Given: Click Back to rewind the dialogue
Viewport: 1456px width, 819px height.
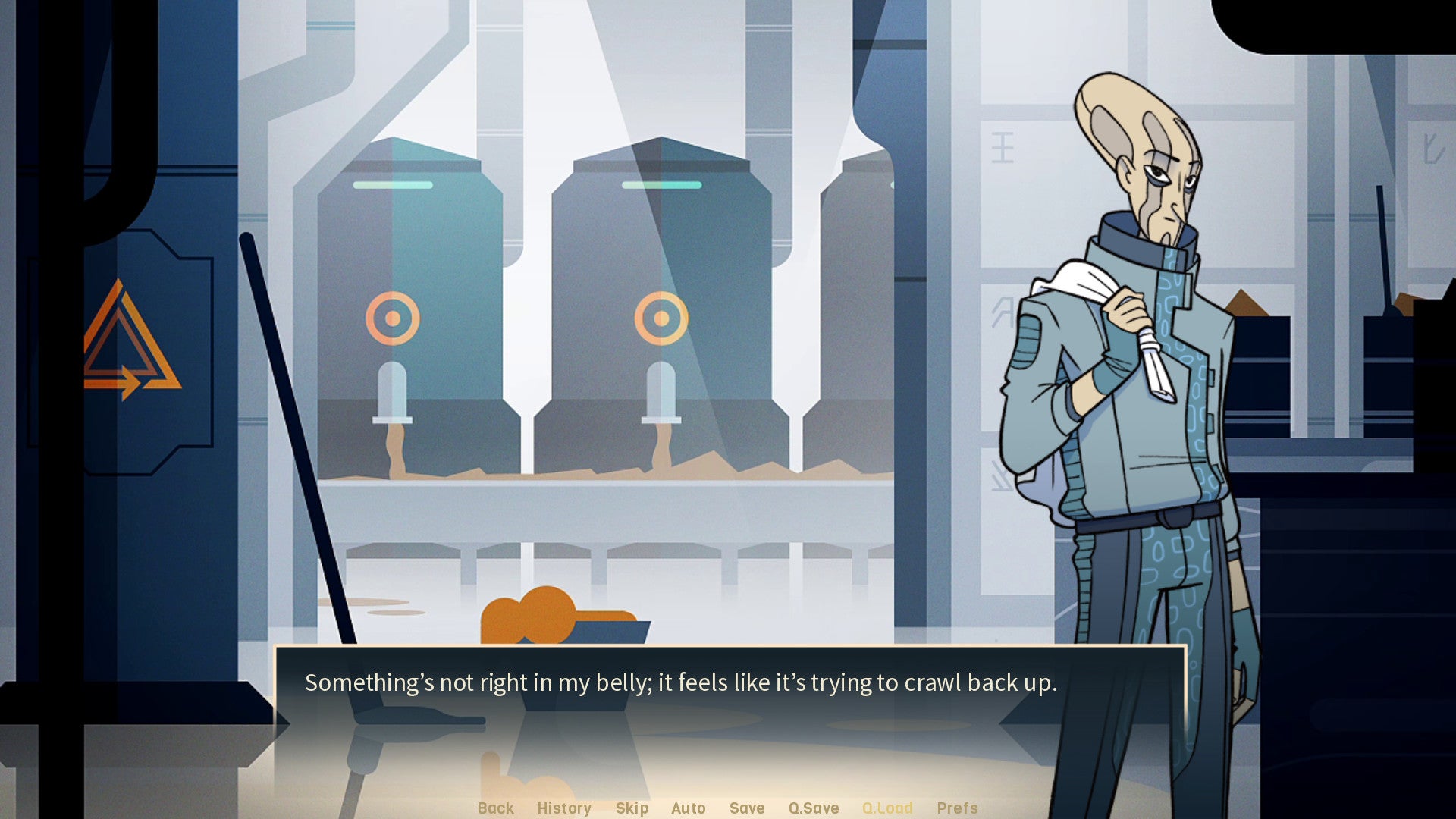Looking at the screenshot, I should tap(495, 808).
